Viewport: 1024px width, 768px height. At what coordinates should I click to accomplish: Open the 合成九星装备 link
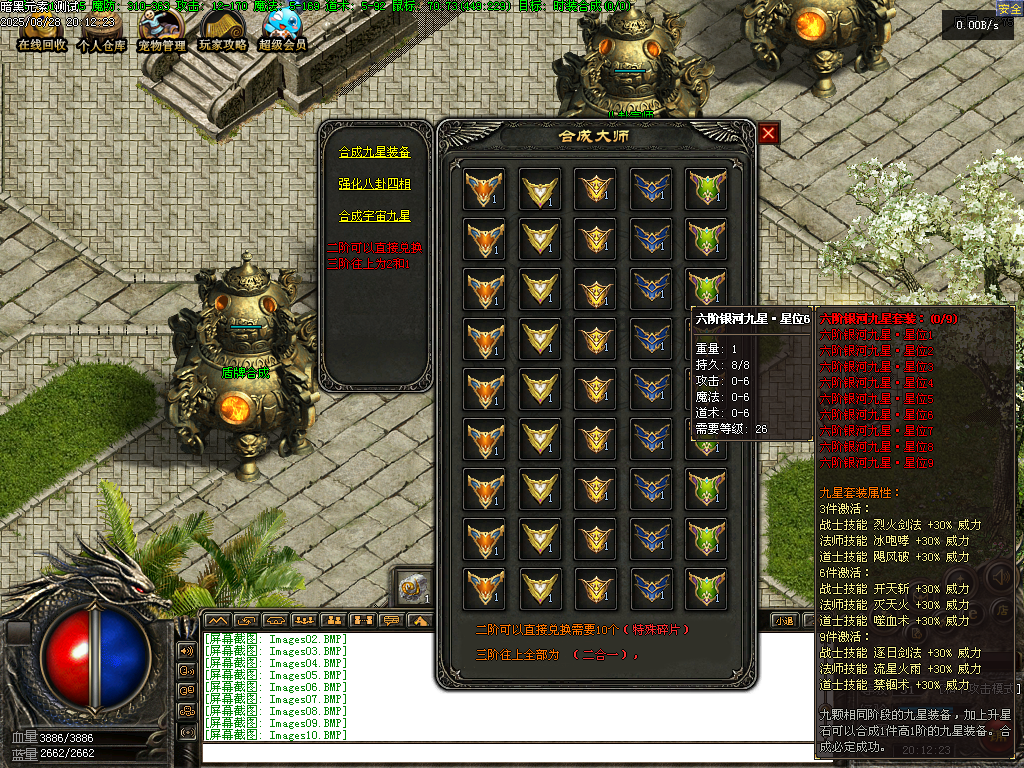374,153
